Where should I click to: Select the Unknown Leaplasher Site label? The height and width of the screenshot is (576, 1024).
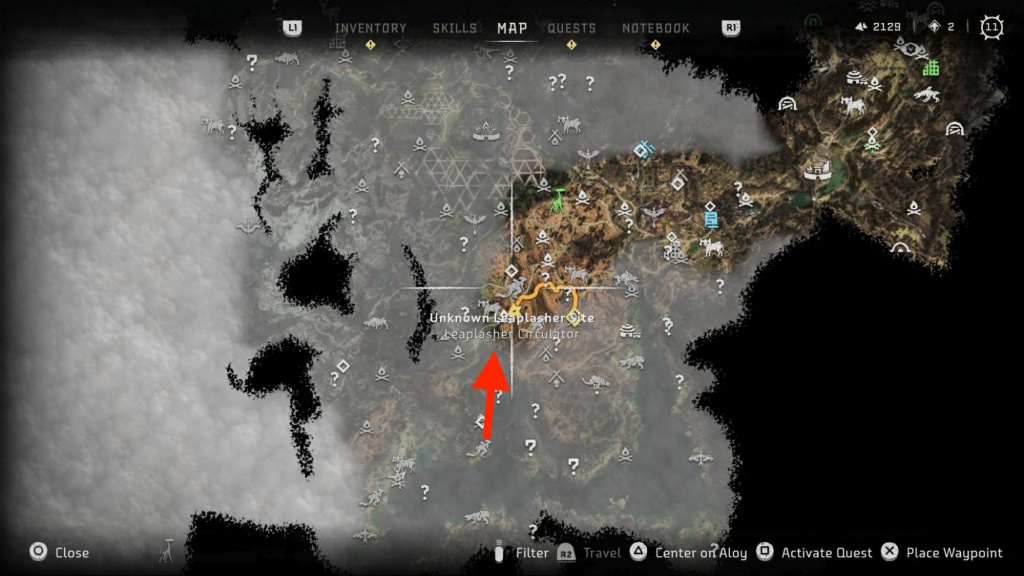tap(512, 317)
